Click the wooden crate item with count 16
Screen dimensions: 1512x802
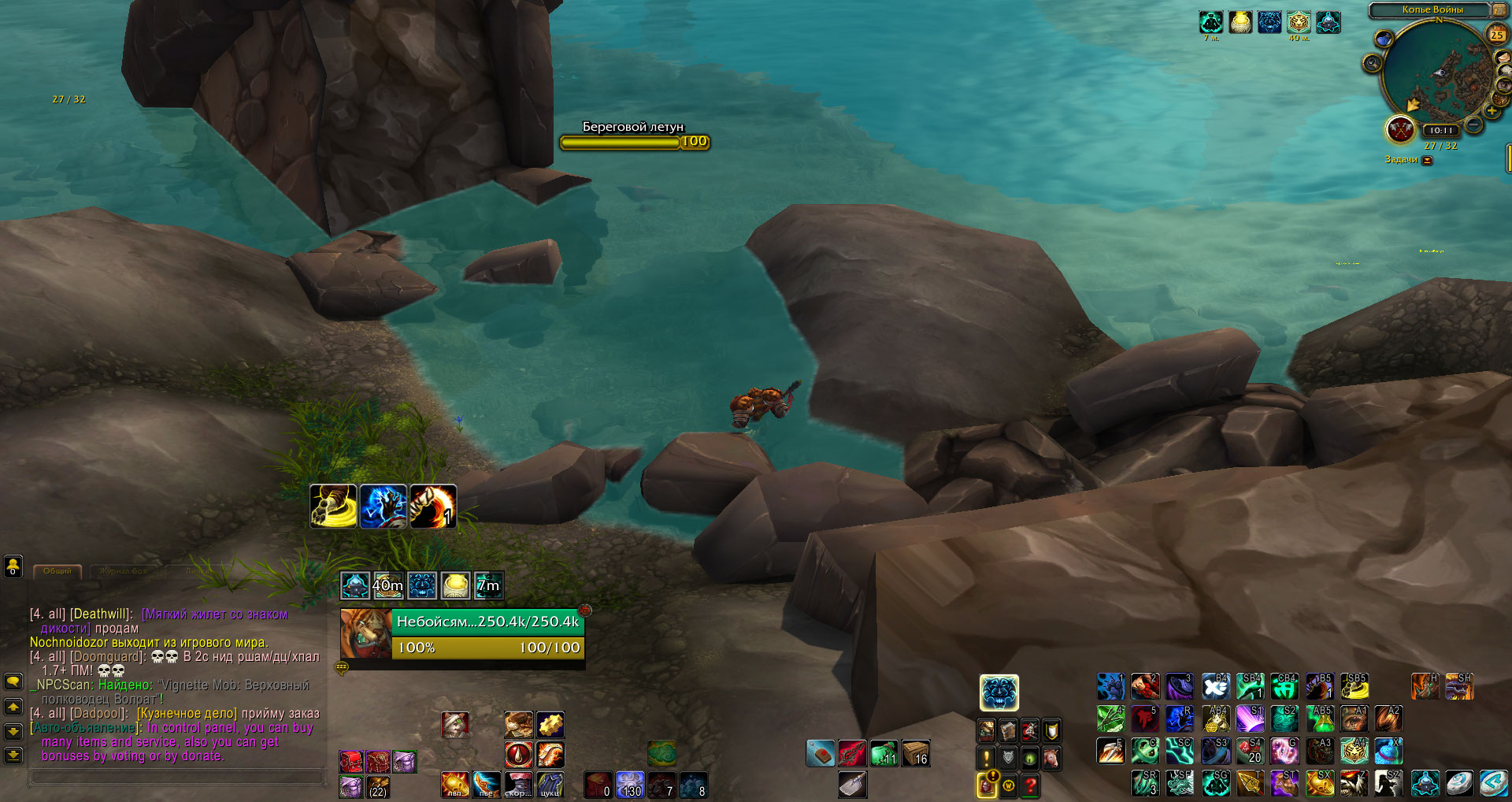click(x=916, y=753)
